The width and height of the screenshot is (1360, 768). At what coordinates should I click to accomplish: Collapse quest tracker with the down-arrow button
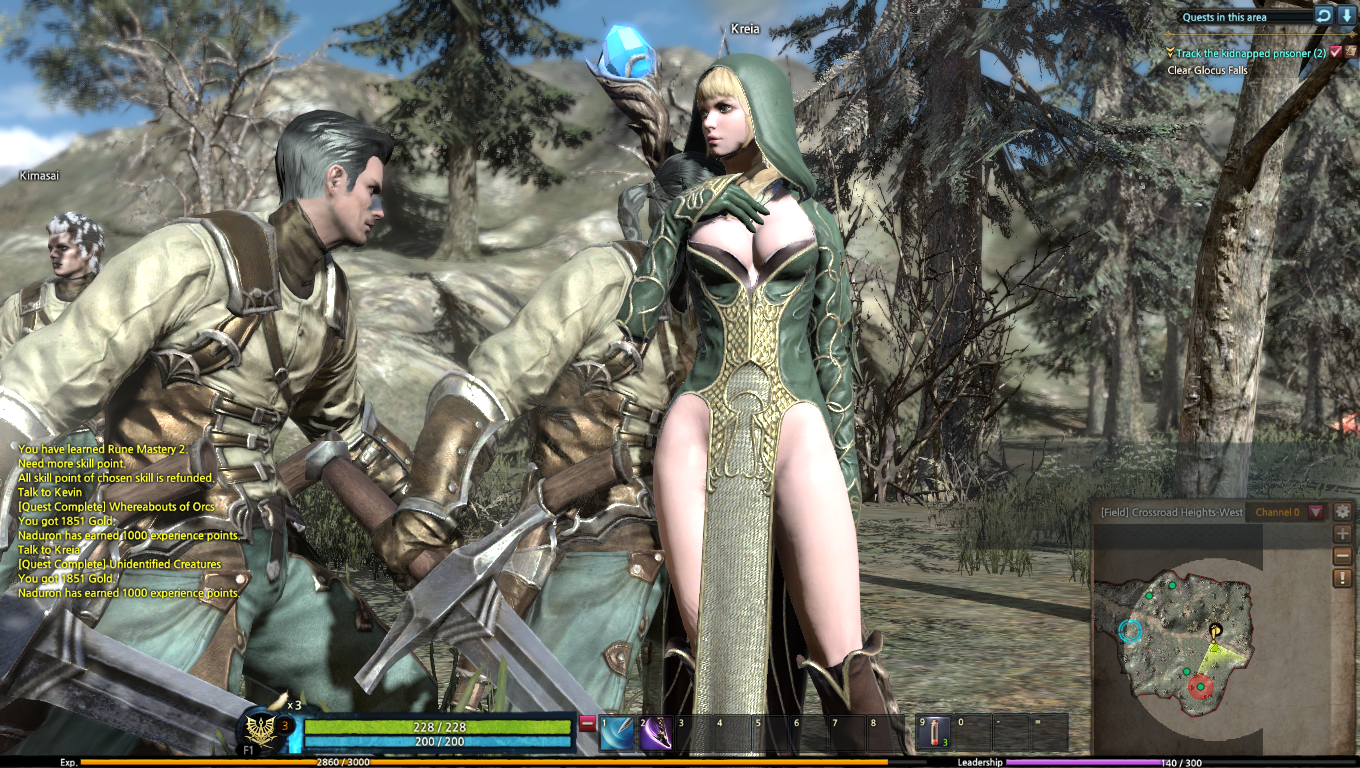pyautogui.click(x=1346, y=16)
